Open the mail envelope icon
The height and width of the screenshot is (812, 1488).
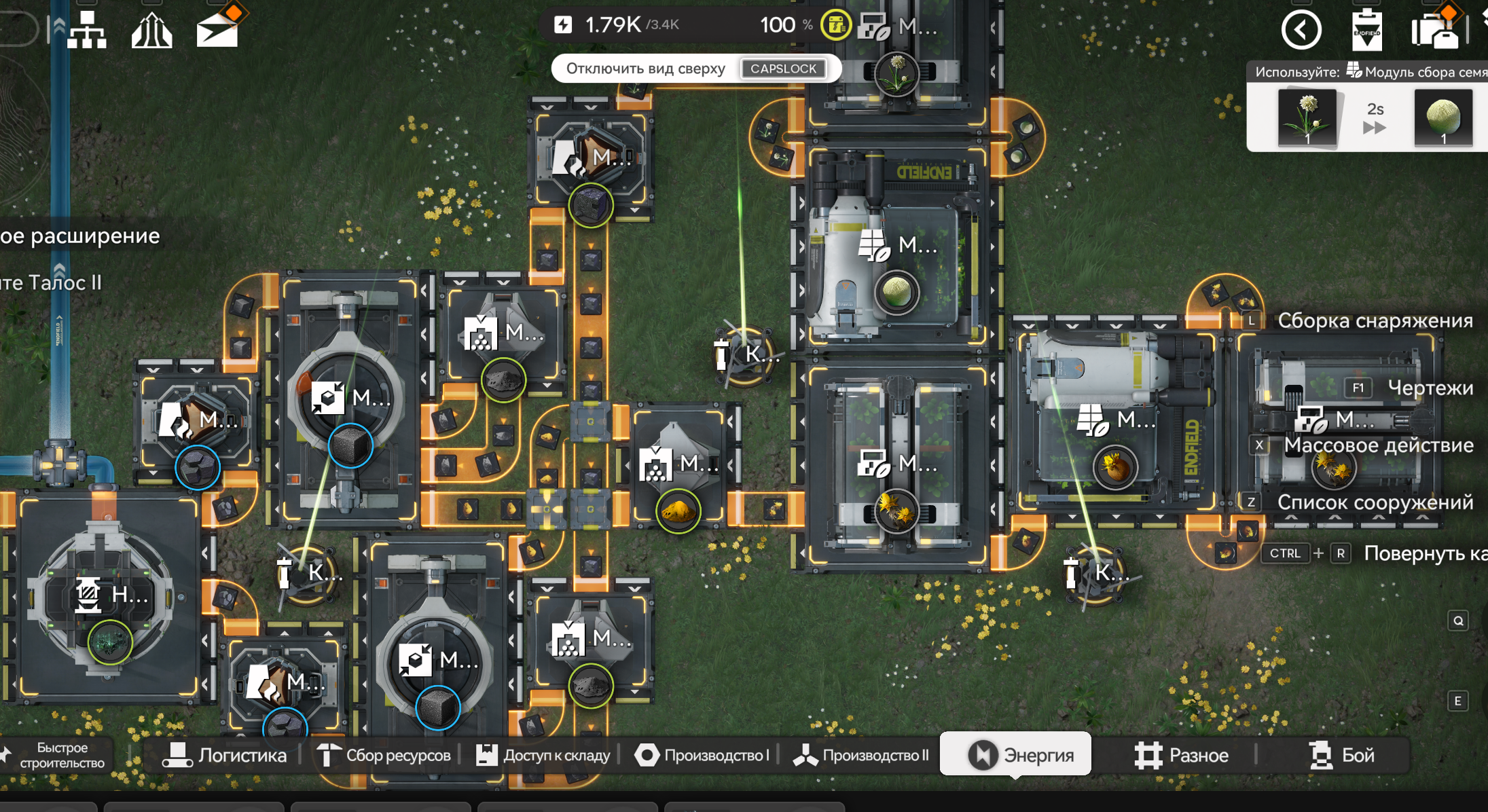pos(217,30)
